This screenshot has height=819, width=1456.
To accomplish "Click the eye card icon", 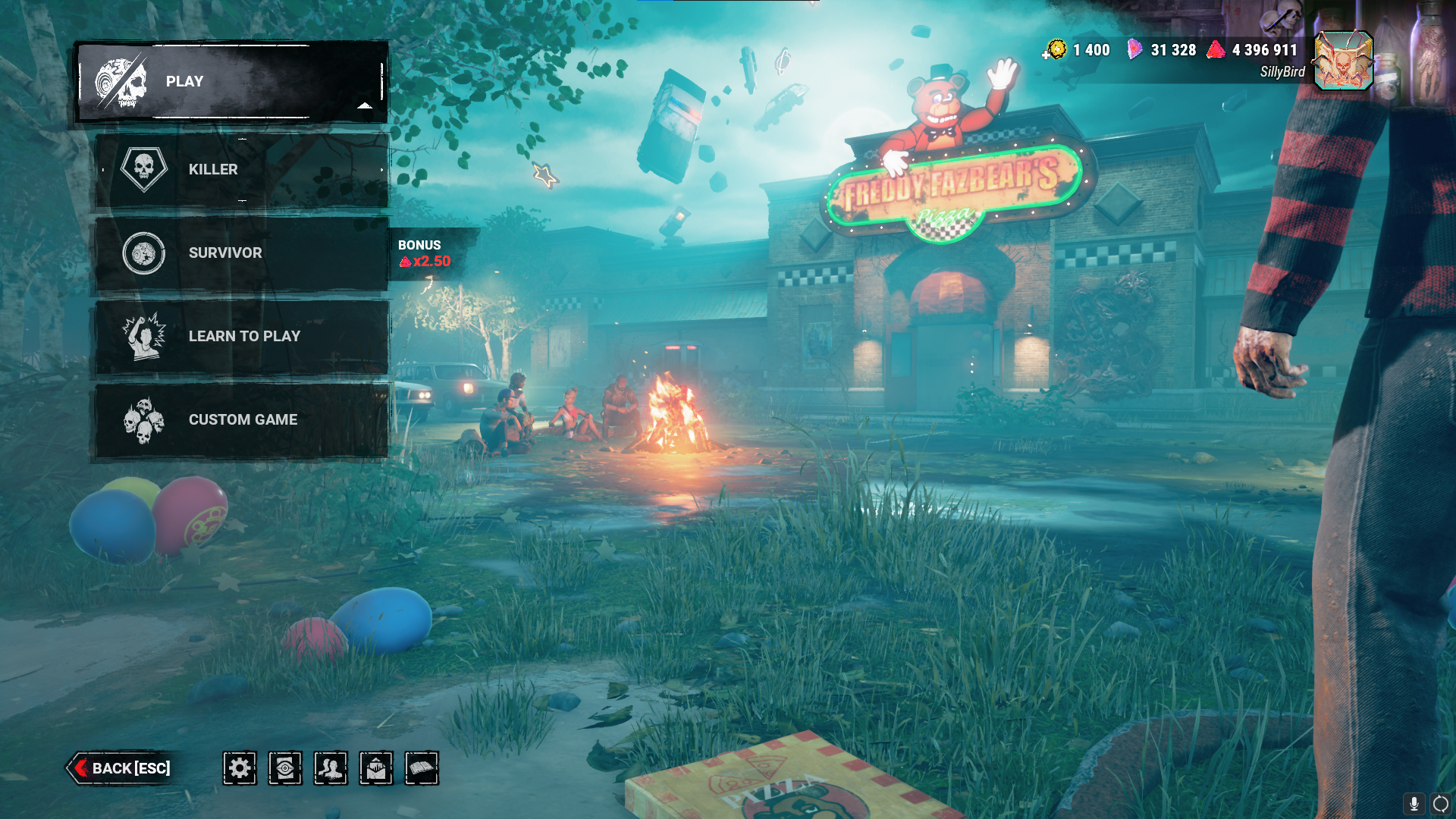I will coord(285,768).
